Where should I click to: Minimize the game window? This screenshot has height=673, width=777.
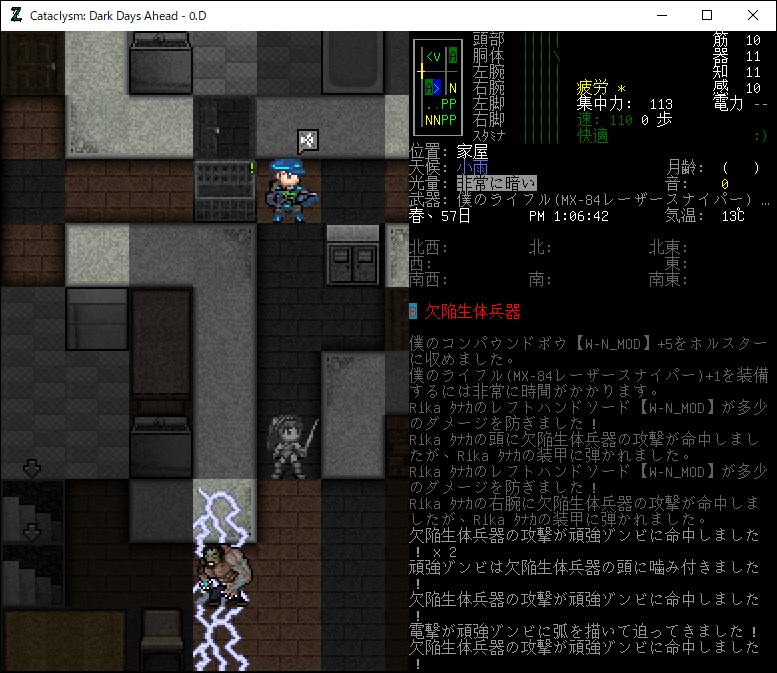pos(661,15)
